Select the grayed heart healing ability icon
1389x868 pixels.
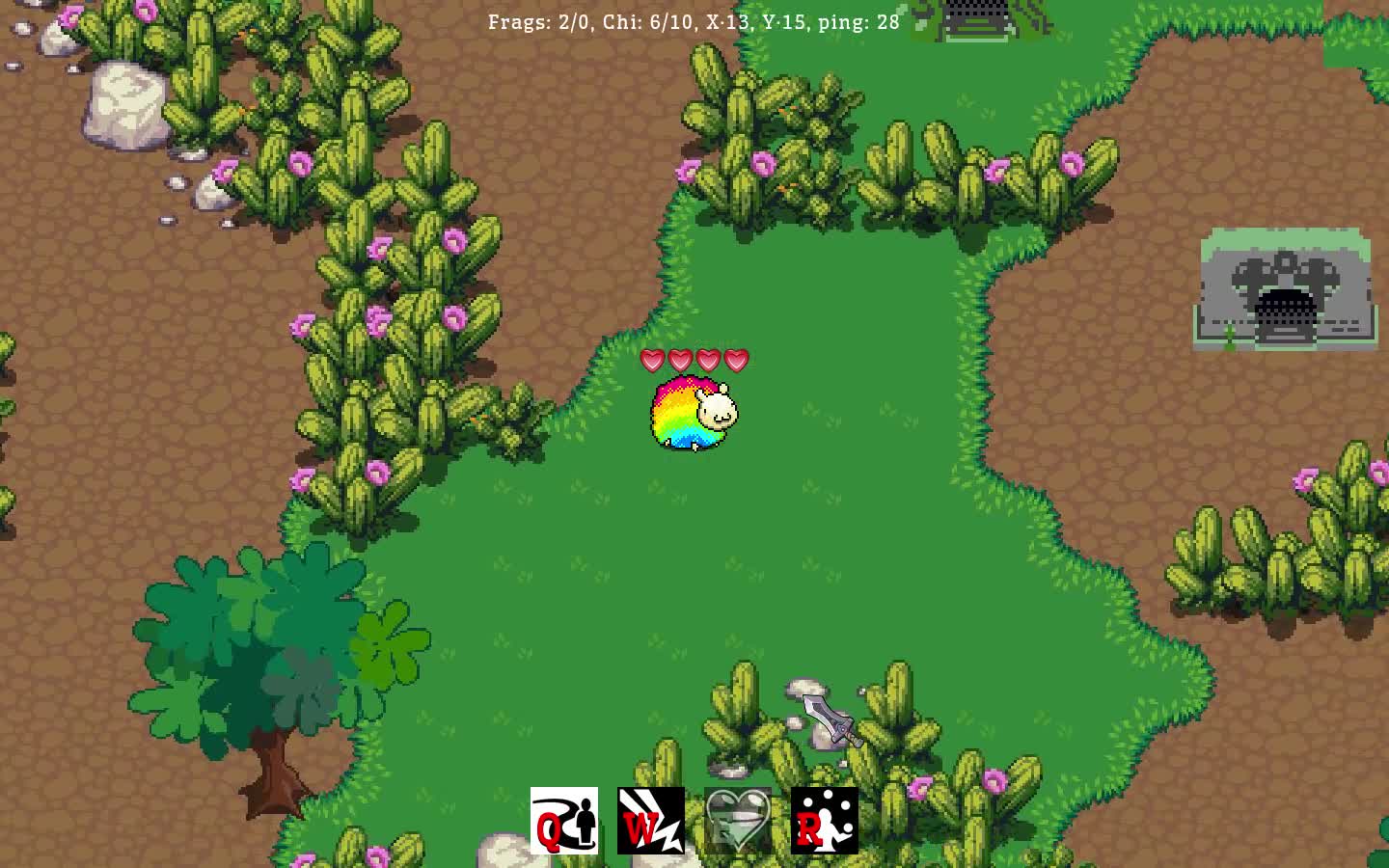(x=736, y=820)
